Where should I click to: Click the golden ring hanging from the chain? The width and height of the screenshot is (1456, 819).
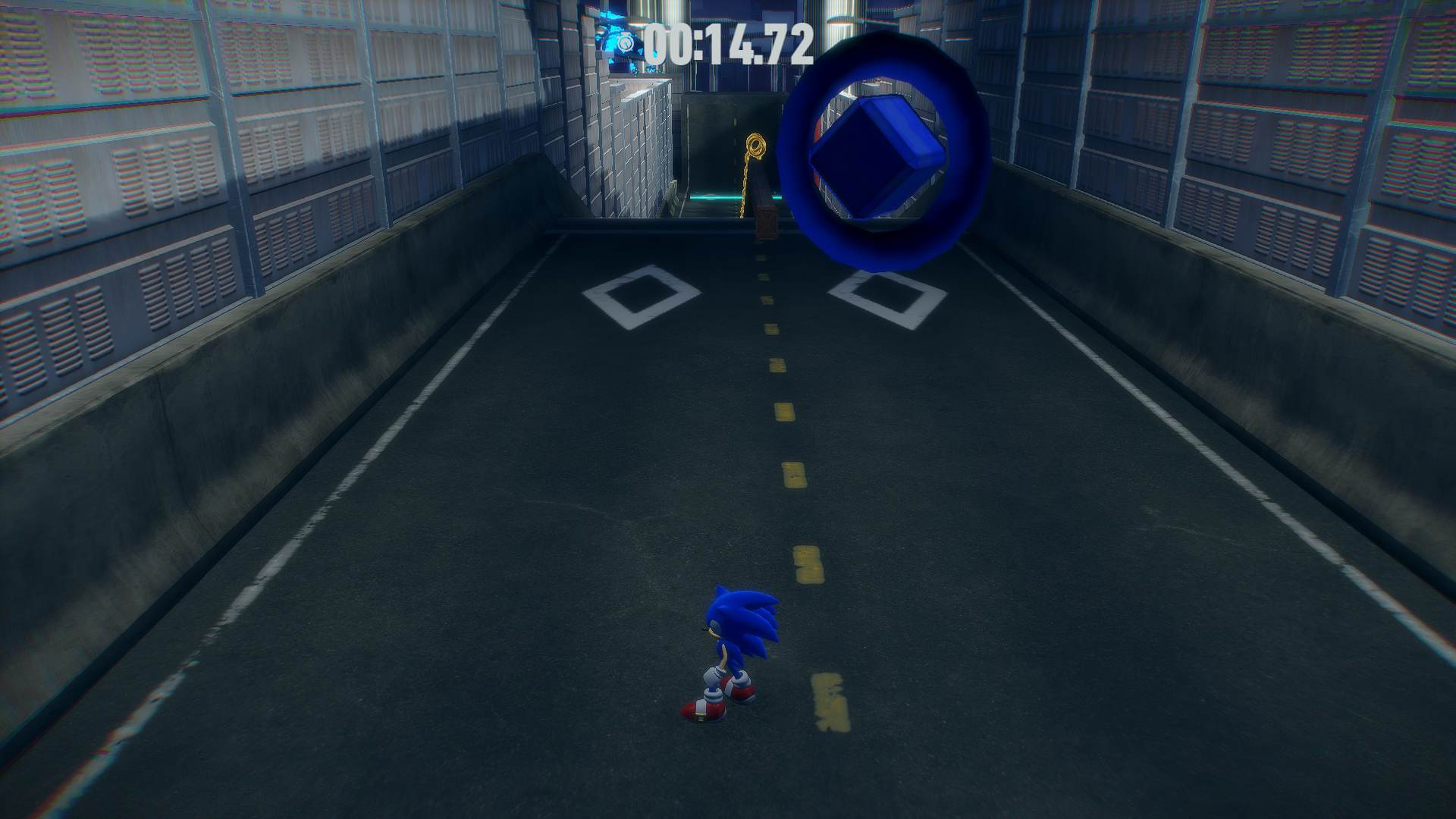click(x=756, y=144)
